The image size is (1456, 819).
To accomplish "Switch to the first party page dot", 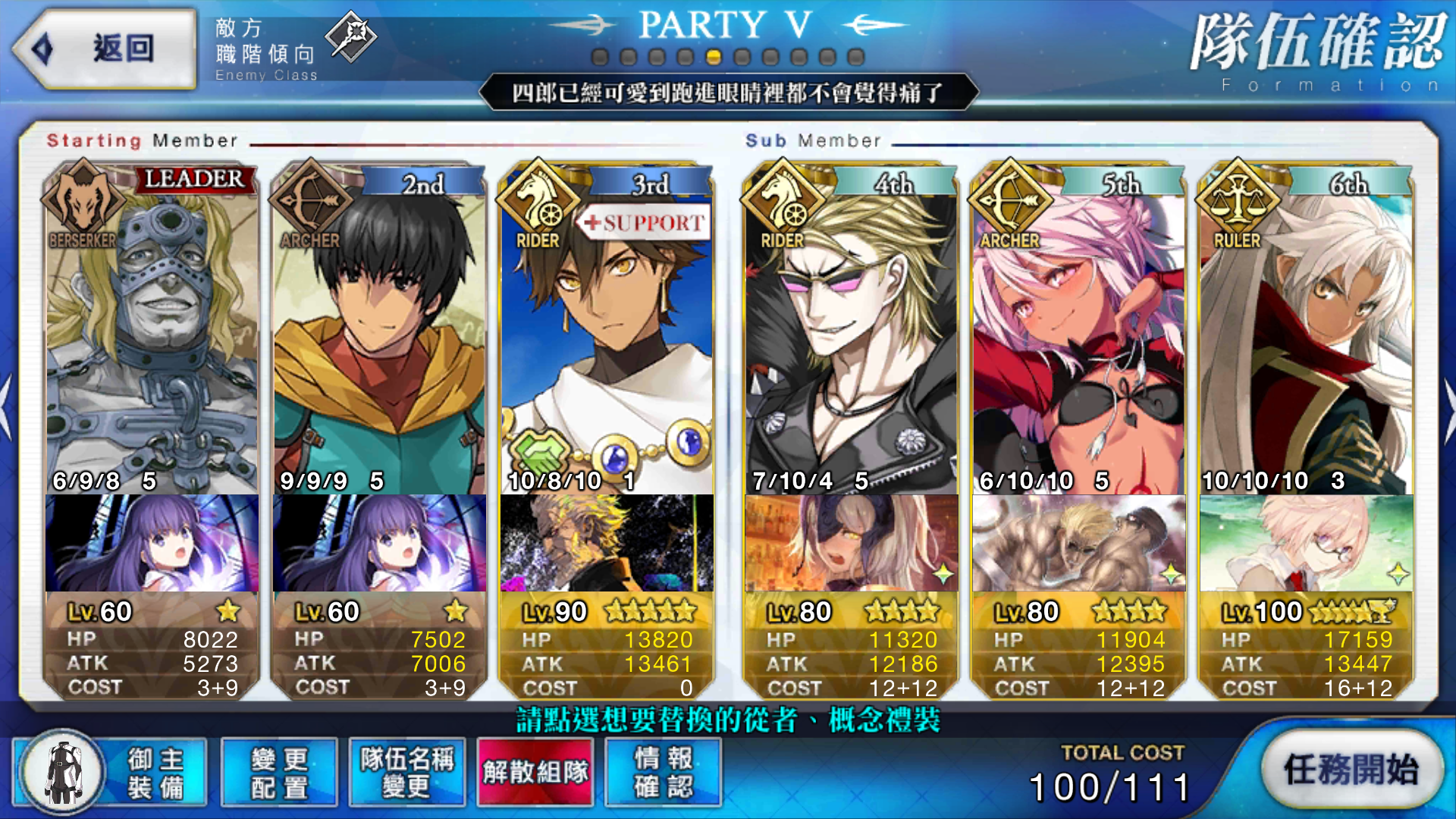I will (x=600, y=57).
